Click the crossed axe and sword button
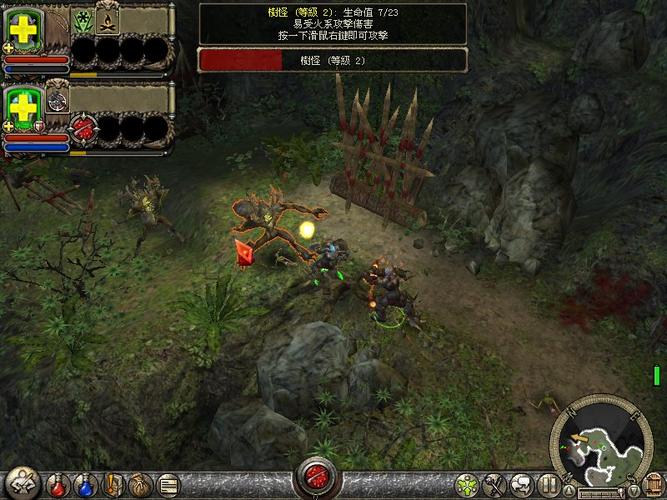 click(492, 486)
